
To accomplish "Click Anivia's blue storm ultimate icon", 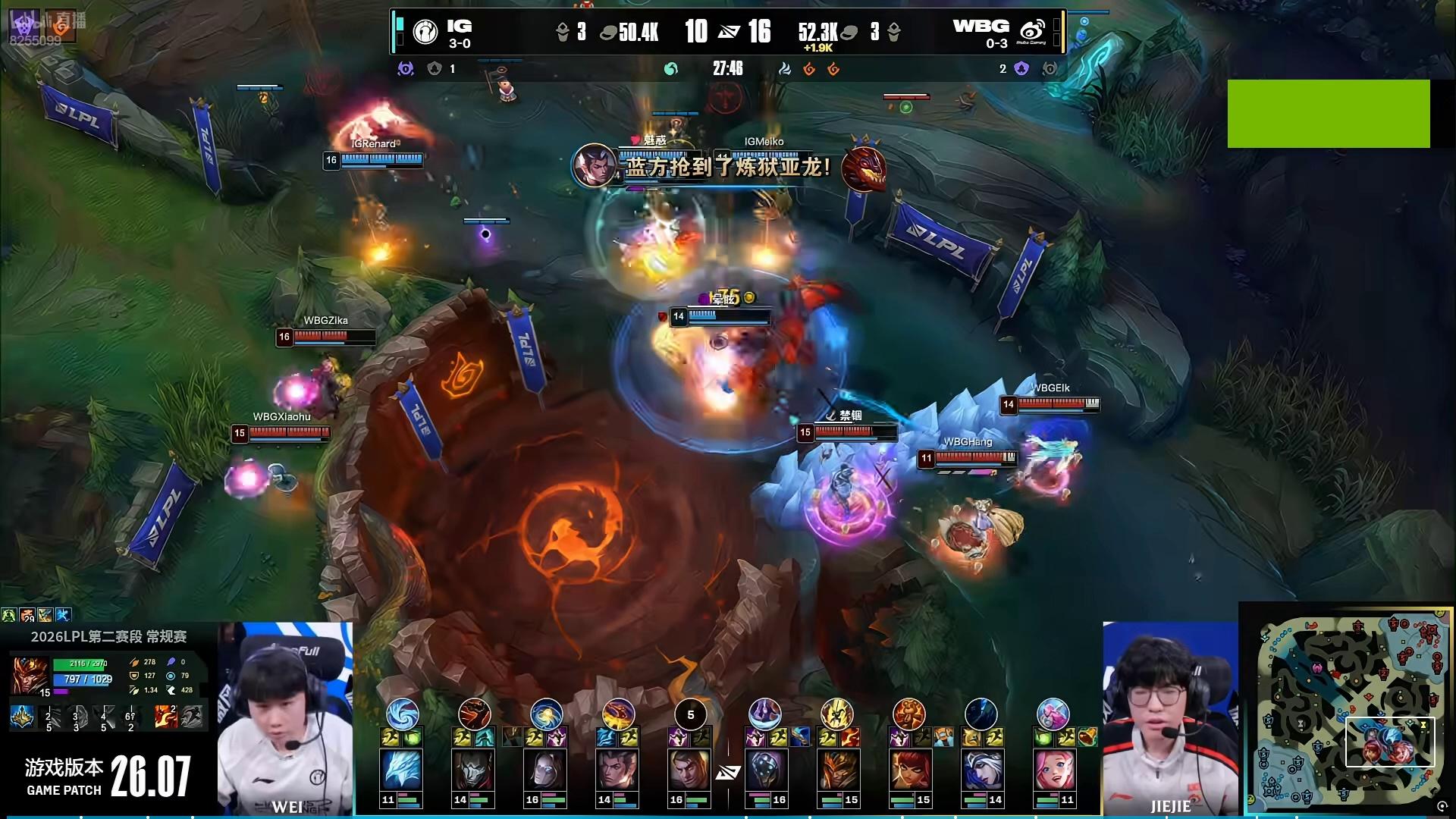I will coord(402,714).
